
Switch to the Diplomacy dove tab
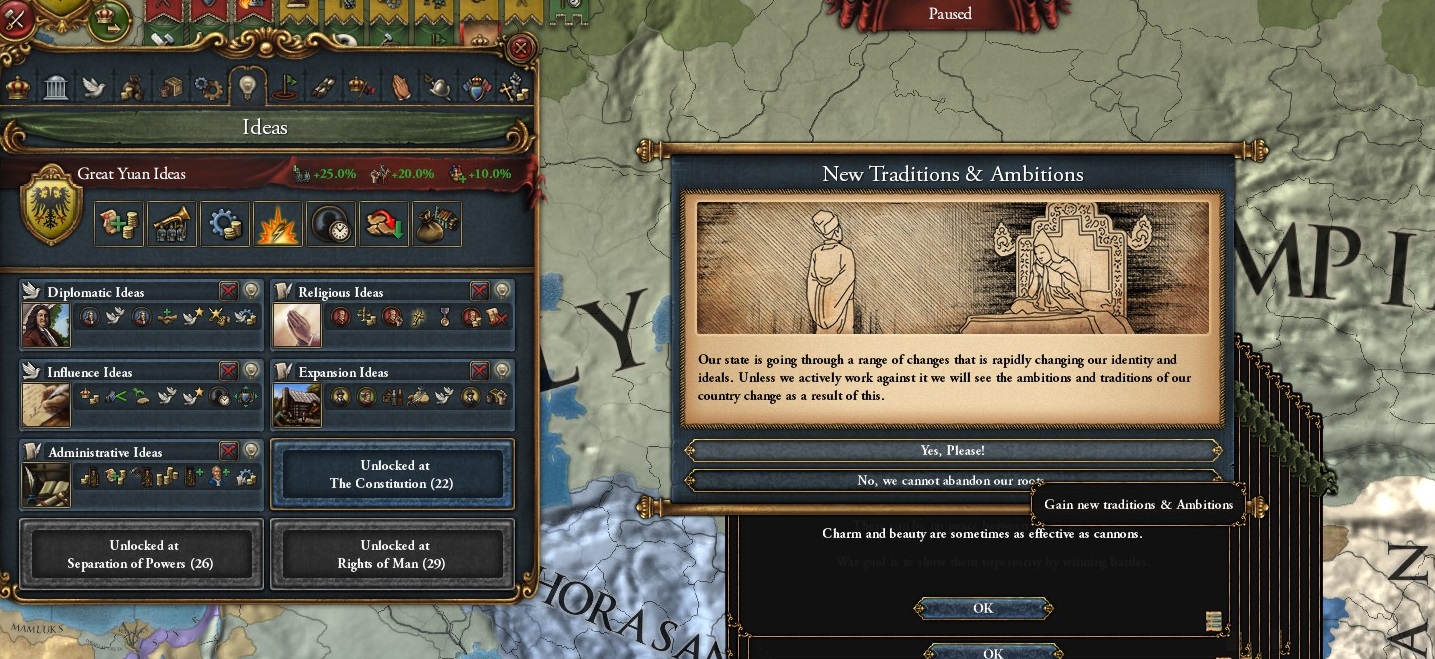click(94, 88)
